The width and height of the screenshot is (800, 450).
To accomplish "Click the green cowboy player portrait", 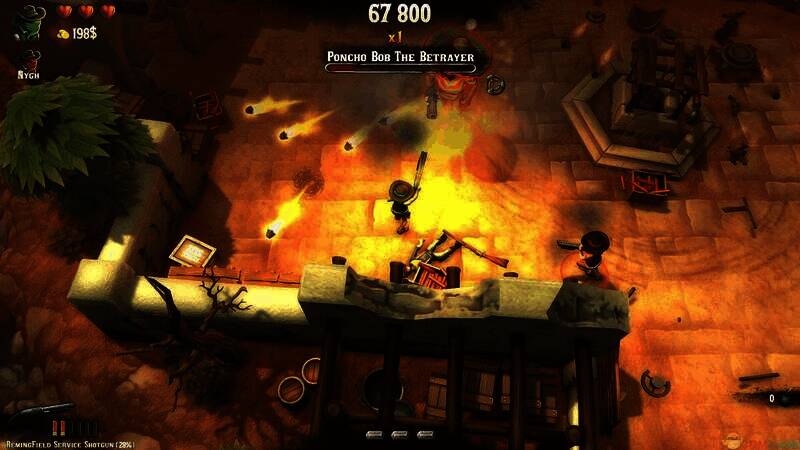I will [31, 21].
